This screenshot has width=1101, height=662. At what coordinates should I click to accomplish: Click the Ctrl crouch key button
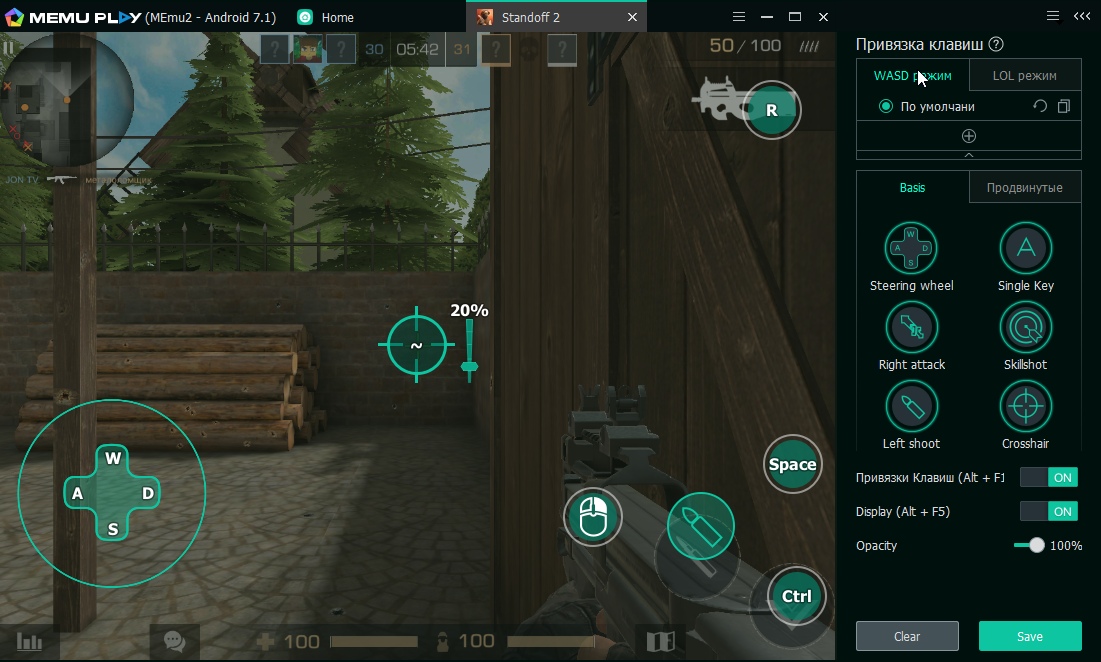tap(796, 597)
